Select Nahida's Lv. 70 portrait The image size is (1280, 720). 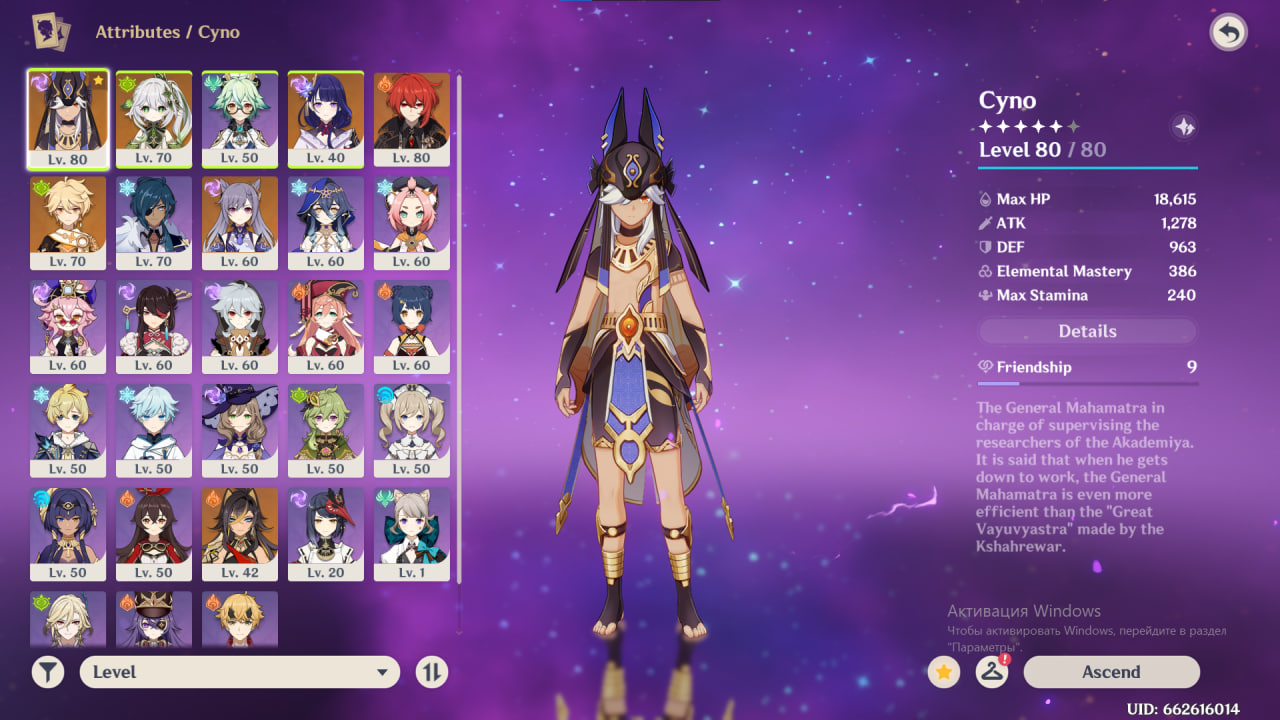154,118
